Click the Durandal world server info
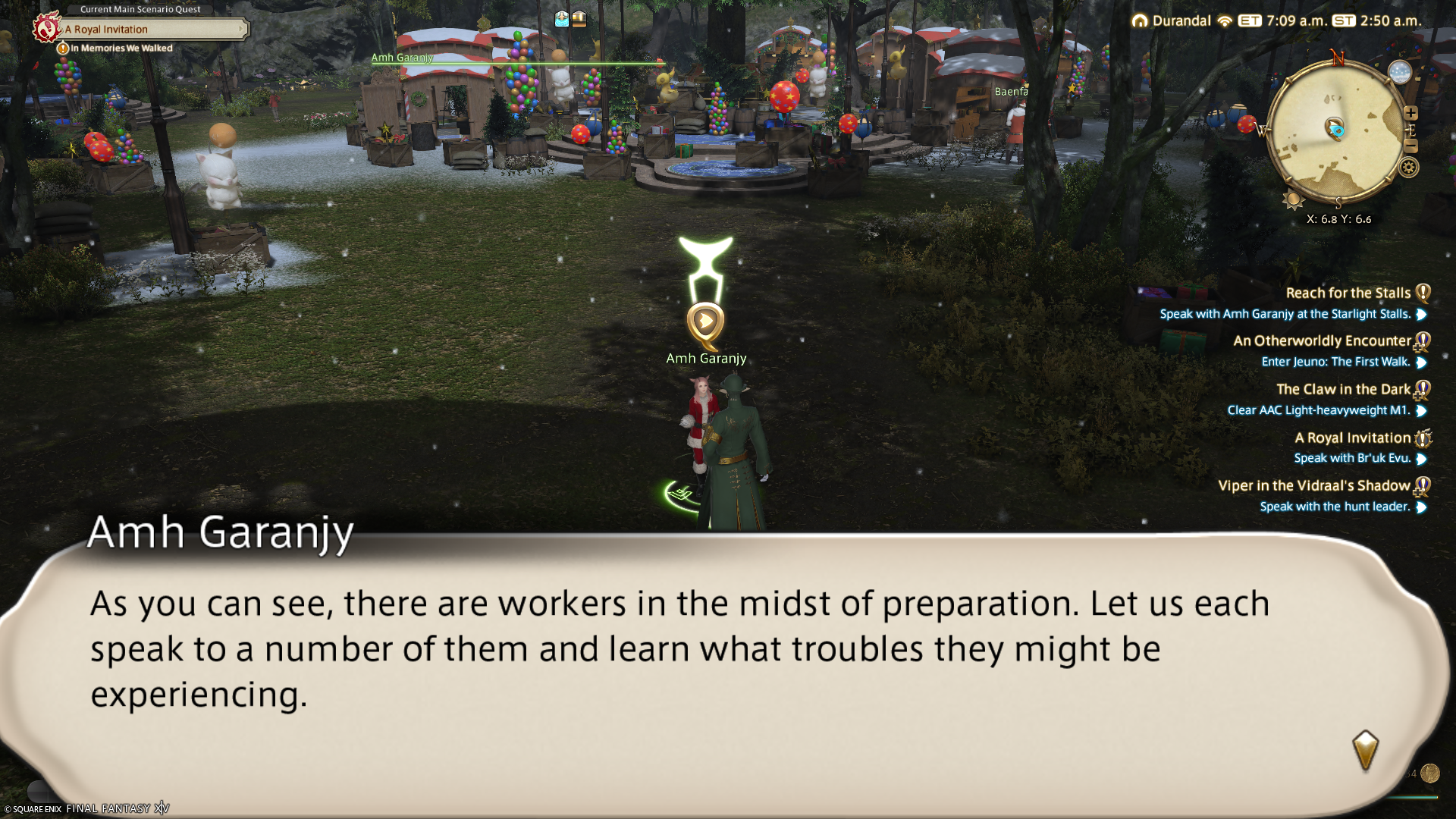Viewport: 1456px width, 819px height. click(x=1181, y=21)
